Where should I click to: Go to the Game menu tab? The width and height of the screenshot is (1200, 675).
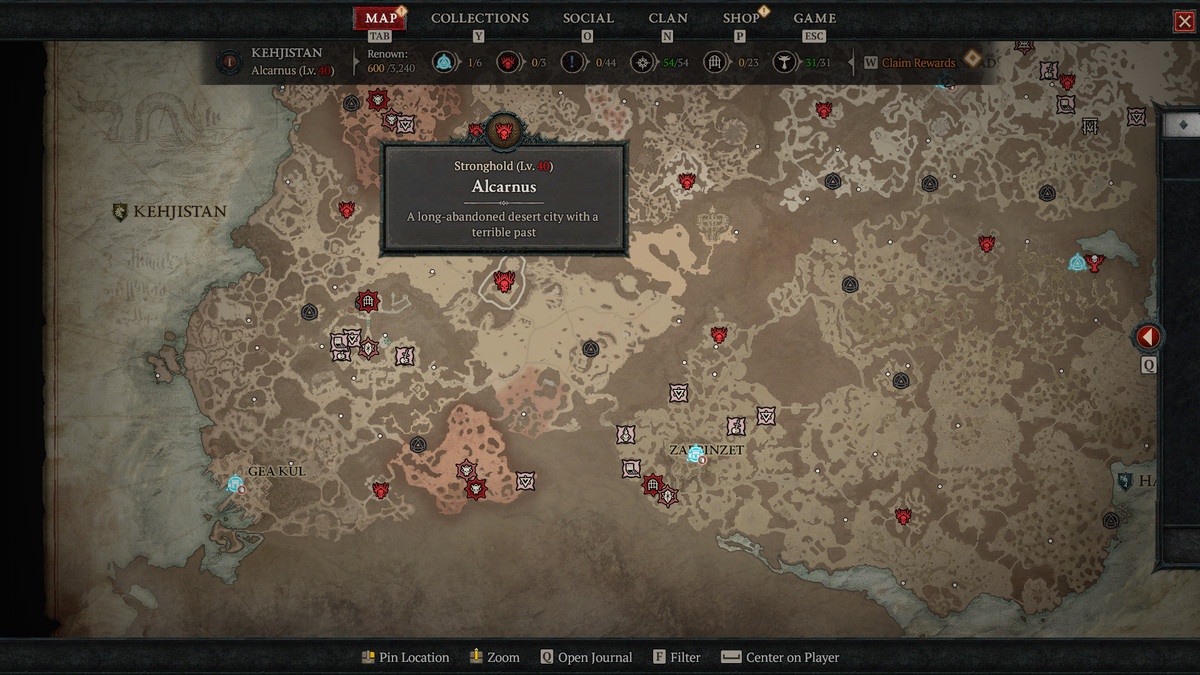814,18
